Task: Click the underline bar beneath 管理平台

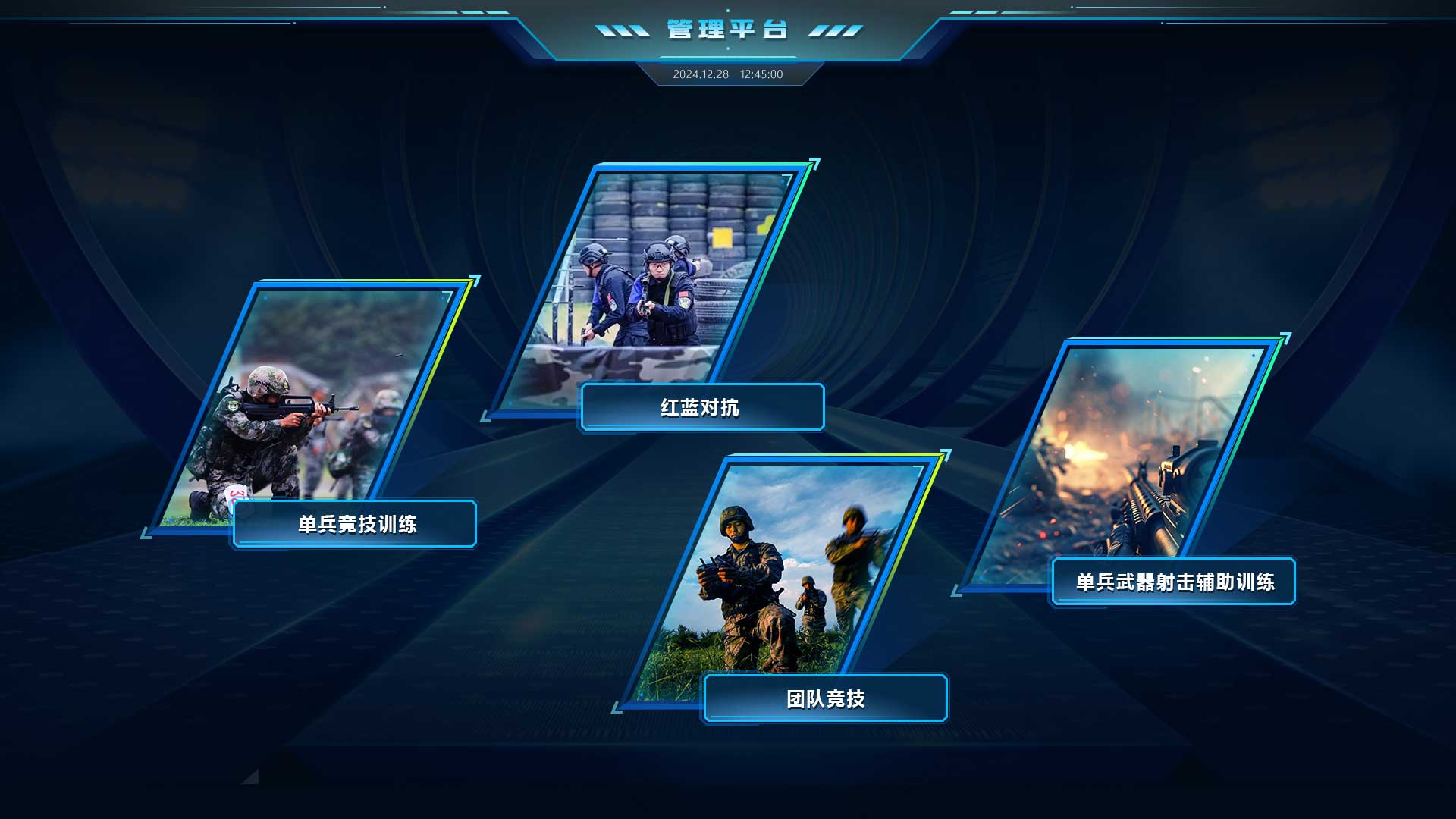Action: [x=728, y=58]
